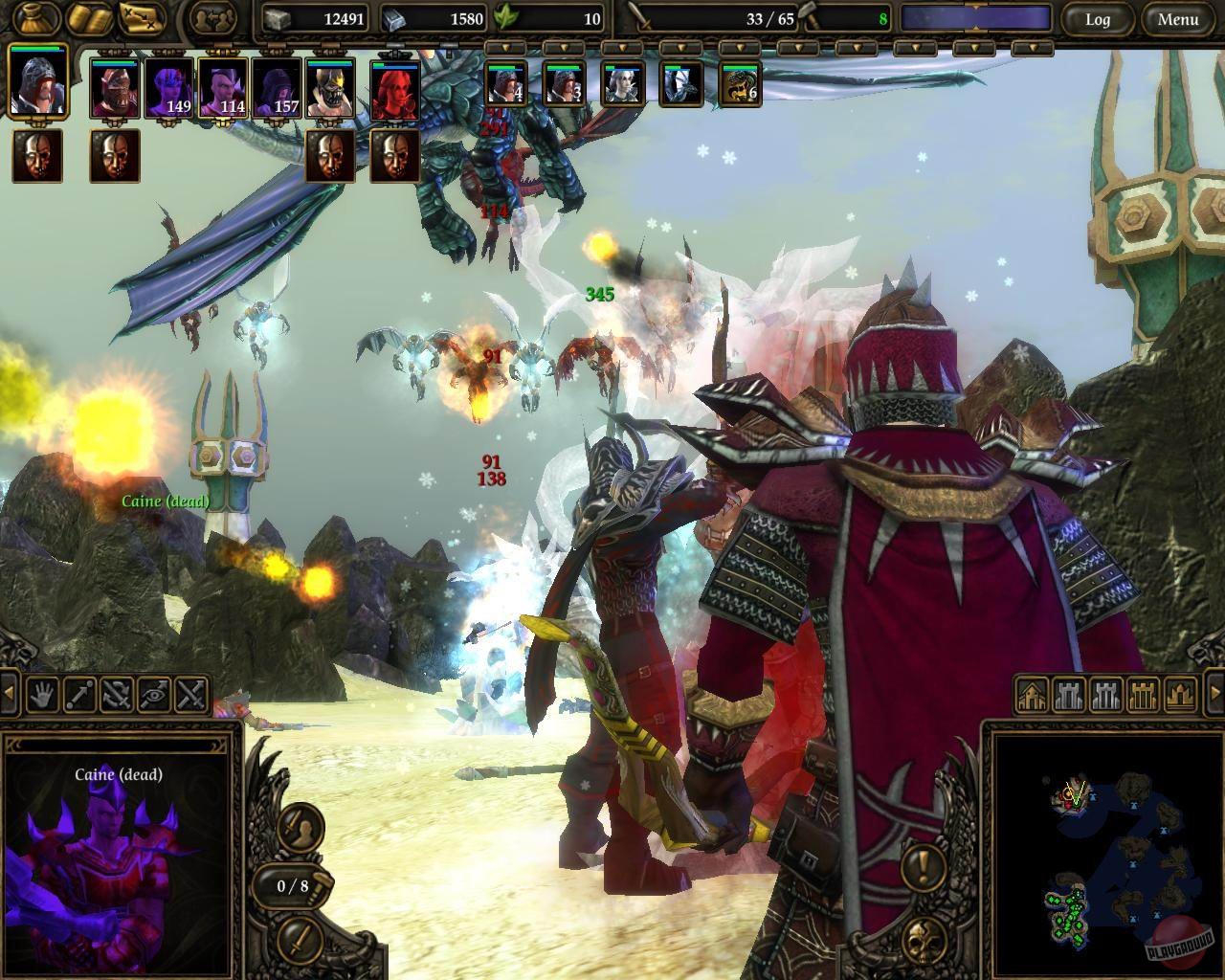Select the gold fortress building icon
Image resolution: width=1225 pixels, height=980 pixels.
pos(1142,695)
